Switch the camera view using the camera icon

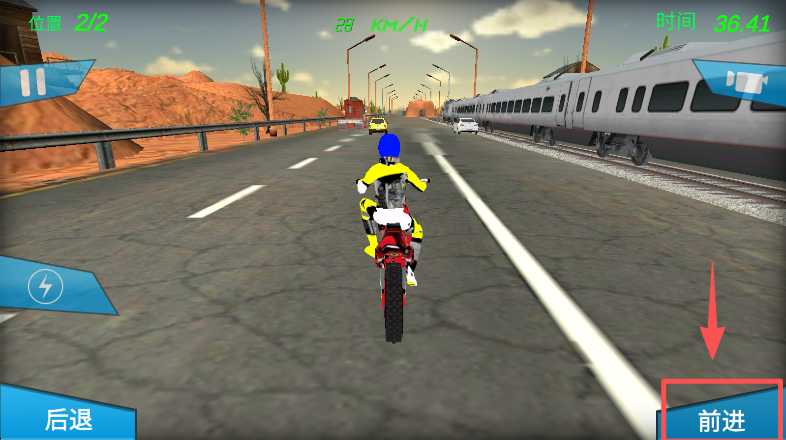pos(742,82)
